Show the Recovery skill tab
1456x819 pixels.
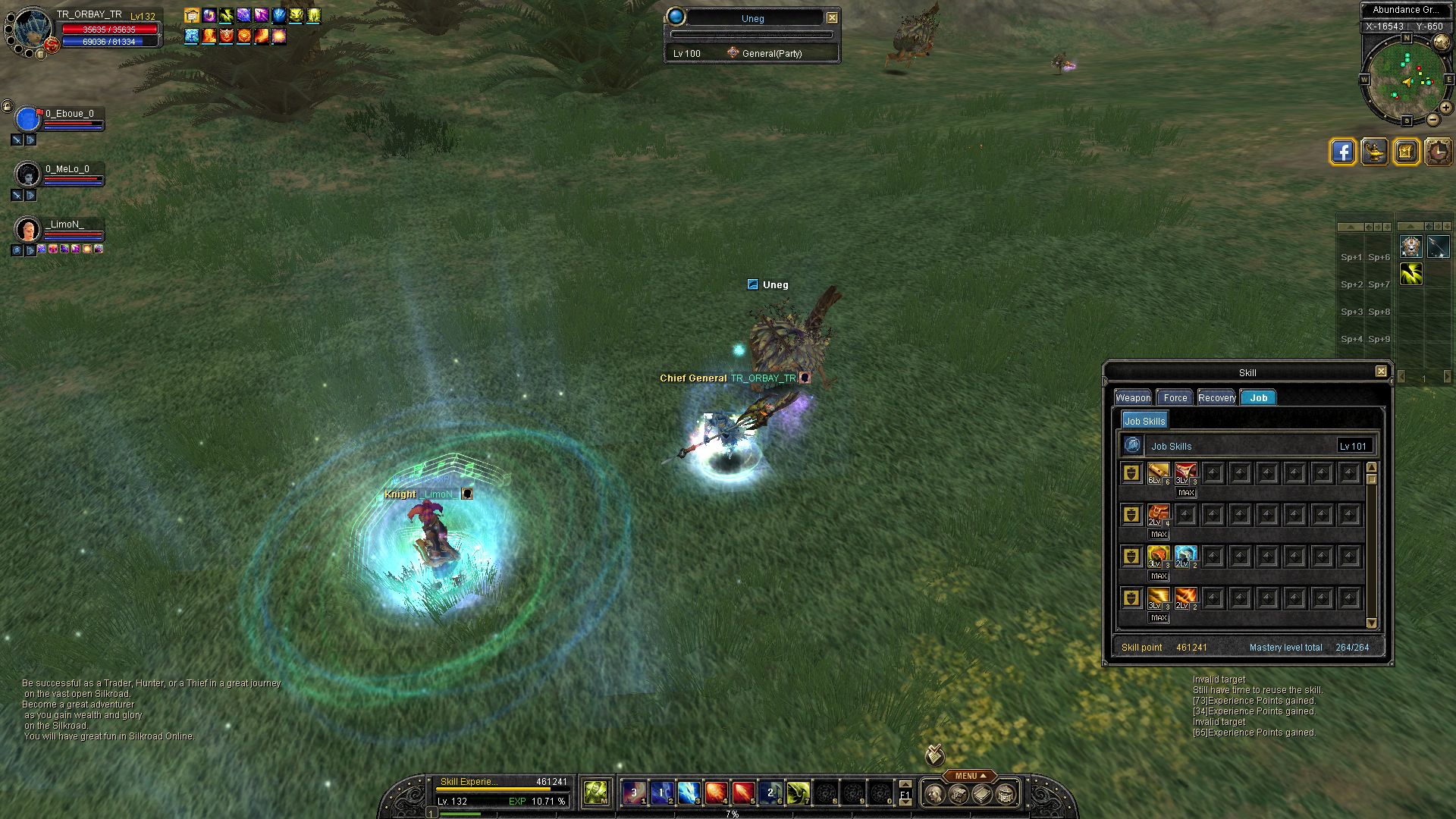[1216, 397]
